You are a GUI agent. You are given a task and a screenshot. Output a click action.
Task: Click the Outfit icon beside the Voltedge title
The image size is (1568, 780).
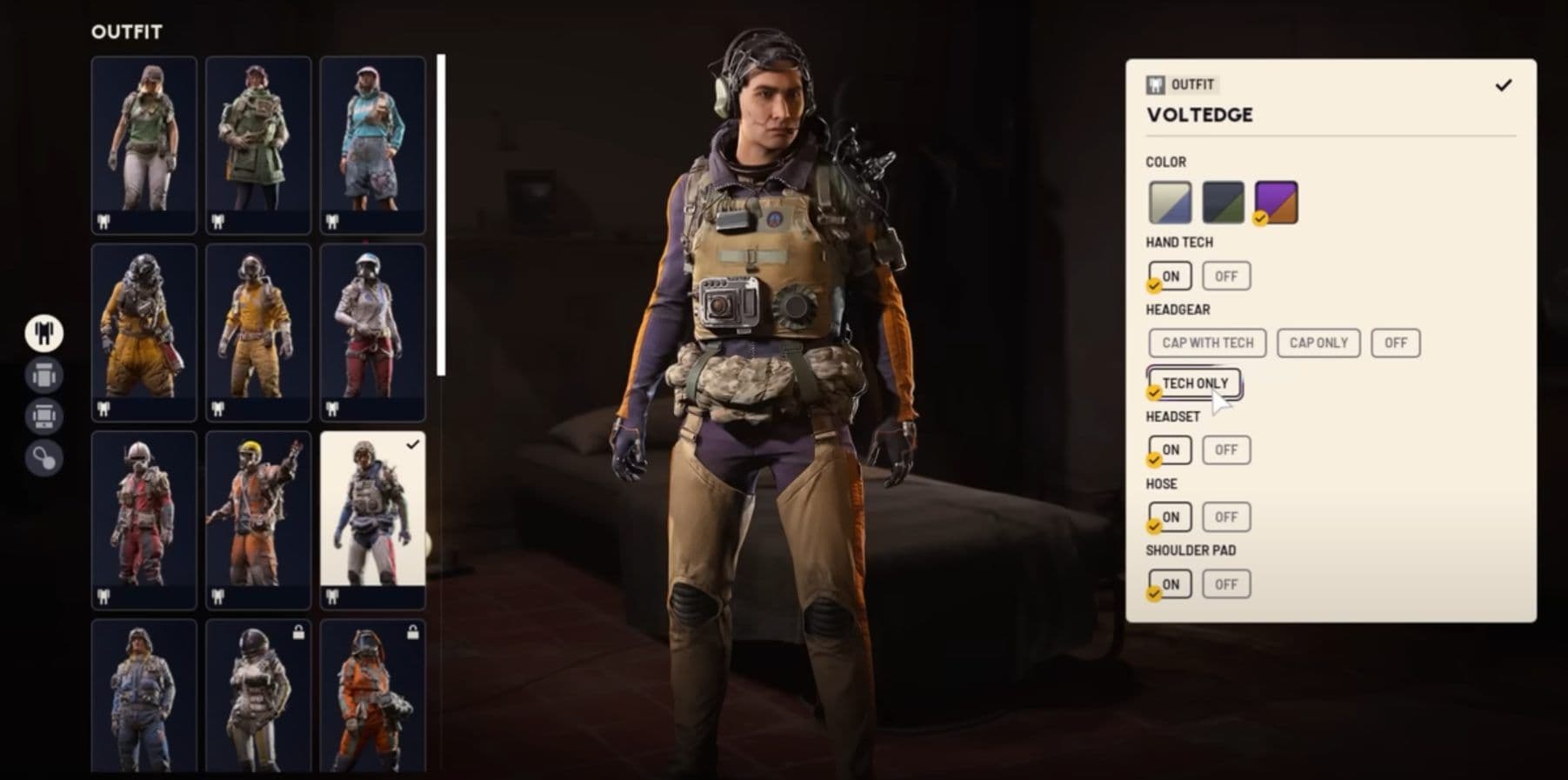click(1154, 84)
